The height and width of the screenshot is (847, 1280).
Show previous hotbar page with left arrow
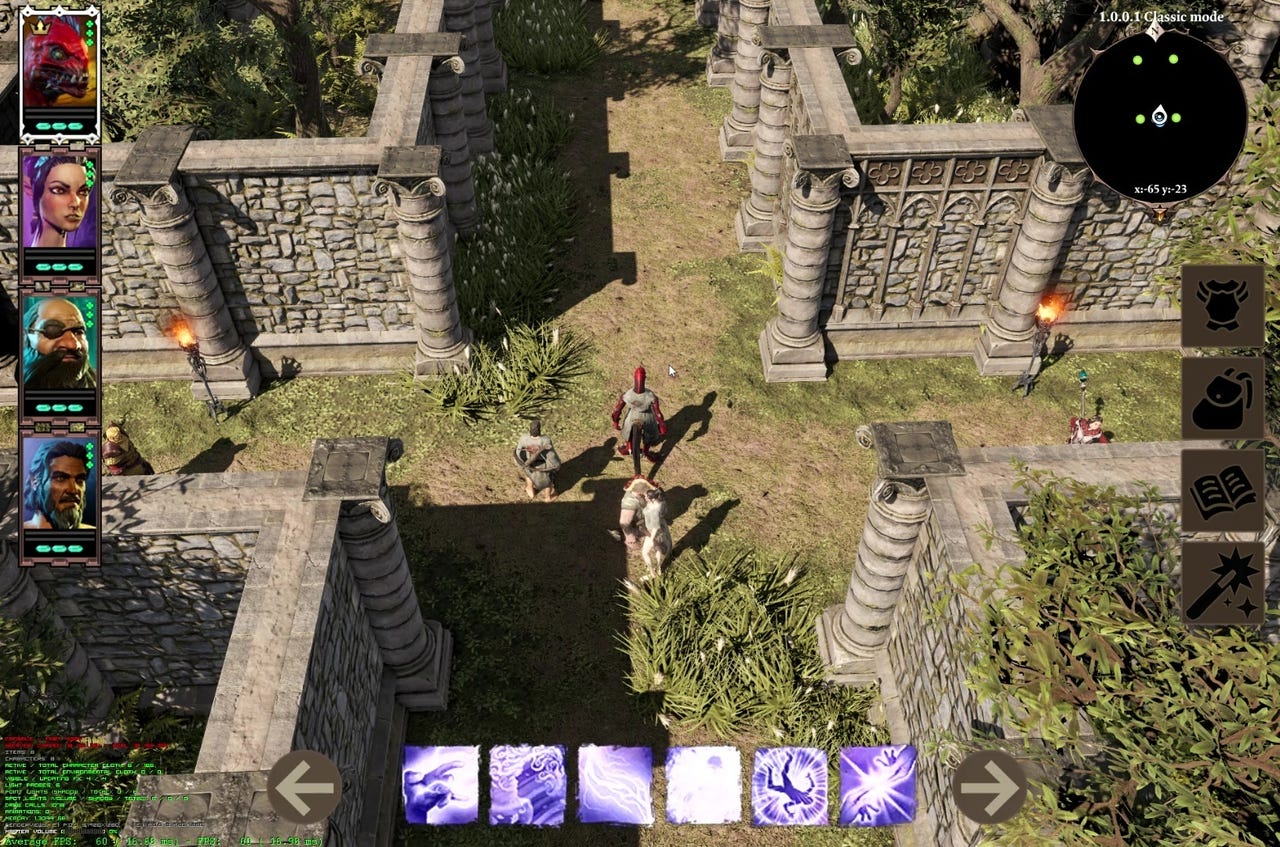304,786
